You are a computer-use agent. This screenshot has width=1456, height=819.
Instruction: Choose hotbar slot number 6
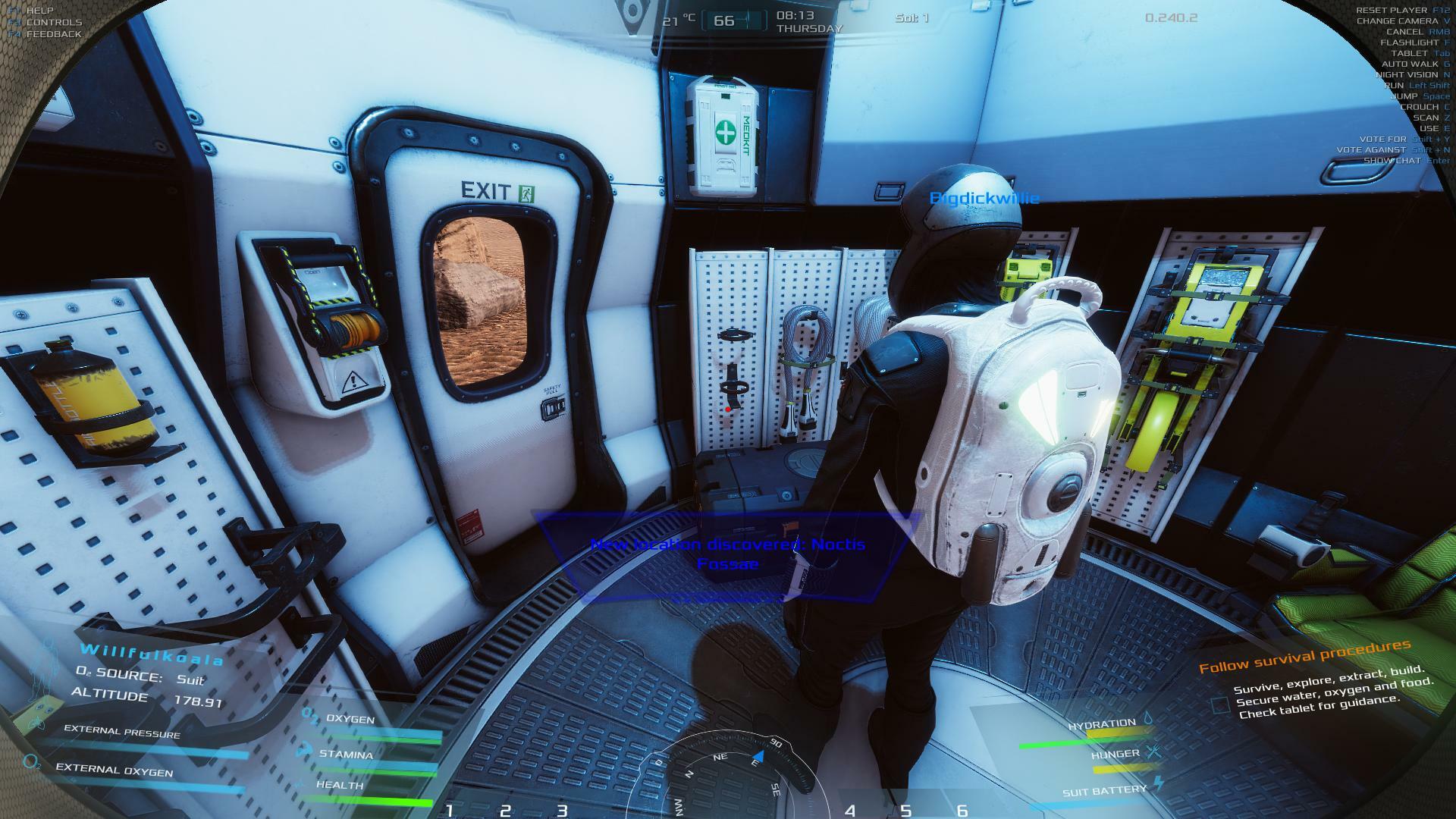(x=962, y=810)
